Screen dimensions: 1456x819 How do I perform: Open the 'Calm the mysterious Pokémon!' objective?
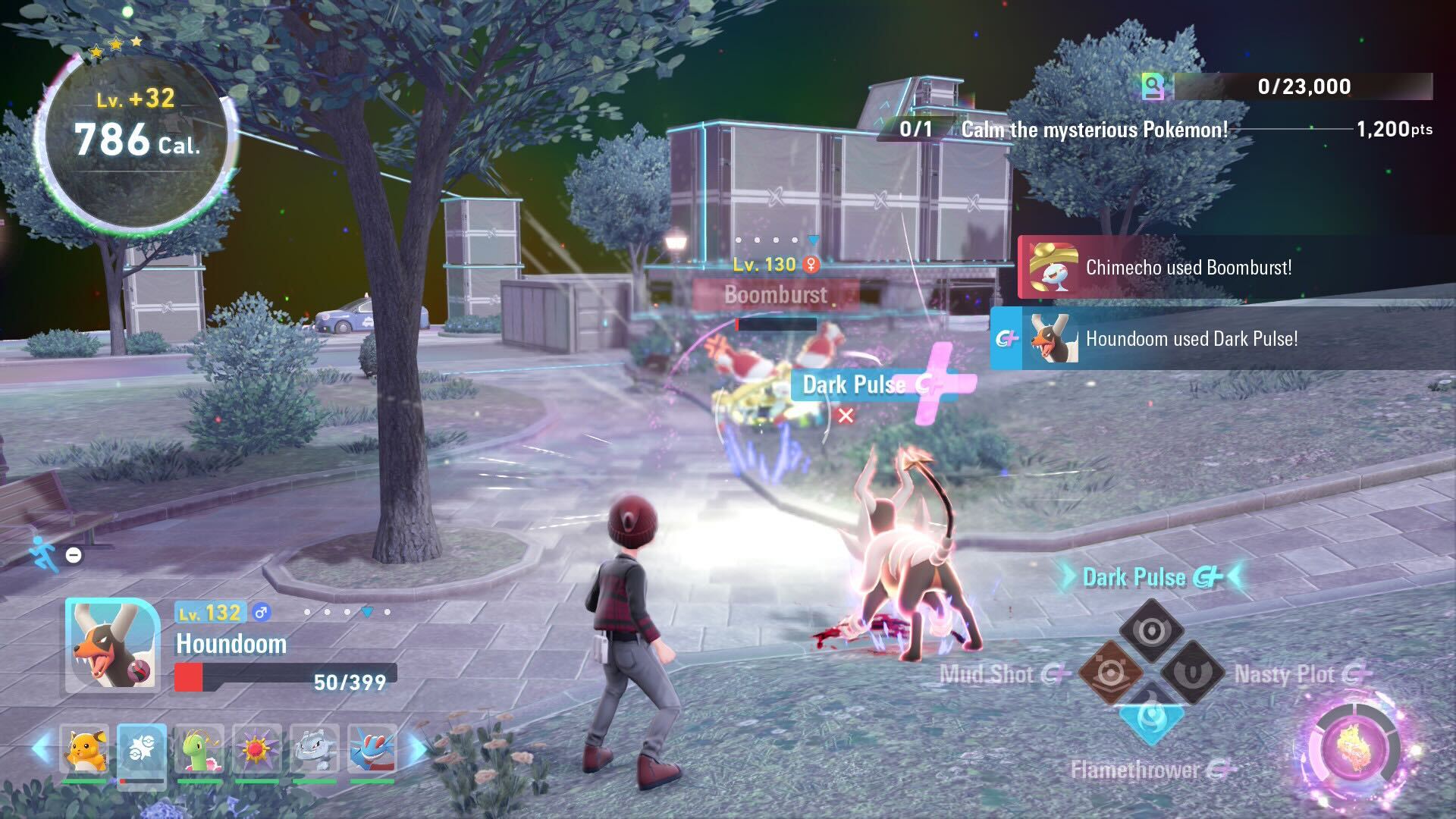point(1094,130)
